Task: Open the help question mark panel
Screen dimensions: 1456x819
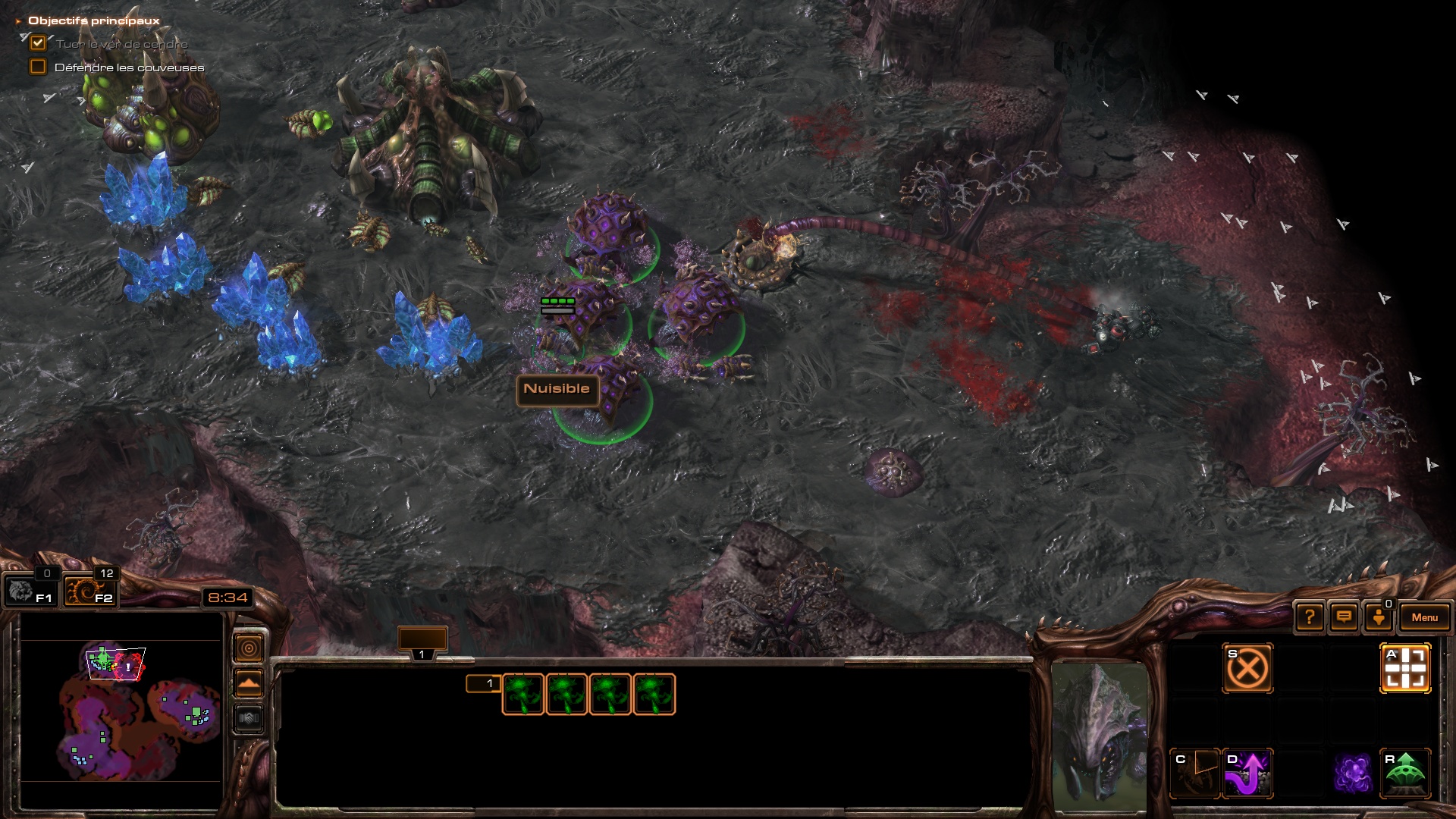Action: point(1310,617)
